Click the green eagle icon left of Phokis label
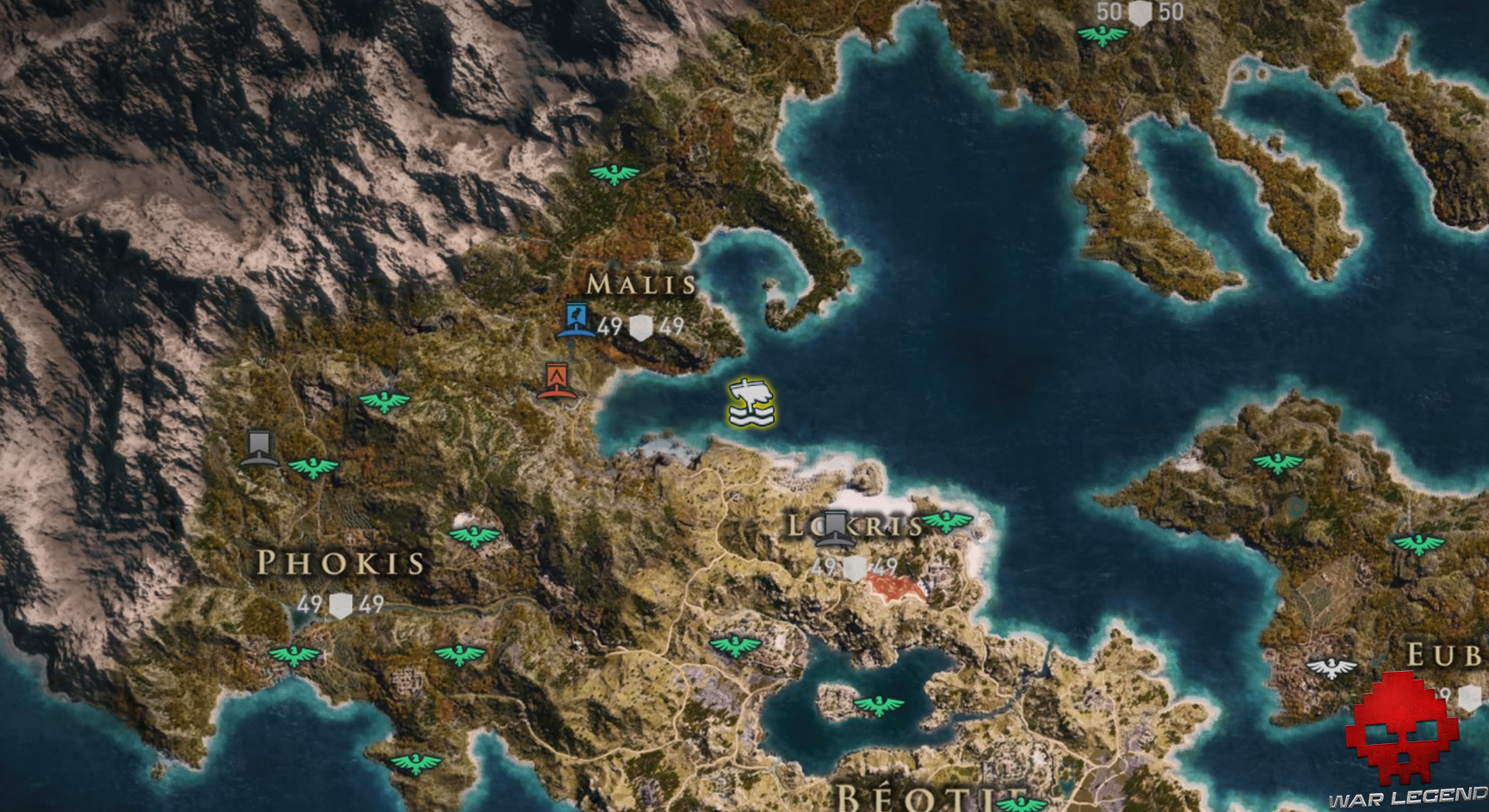This screenshot has width=1489, height=812. tap(314, 469)
